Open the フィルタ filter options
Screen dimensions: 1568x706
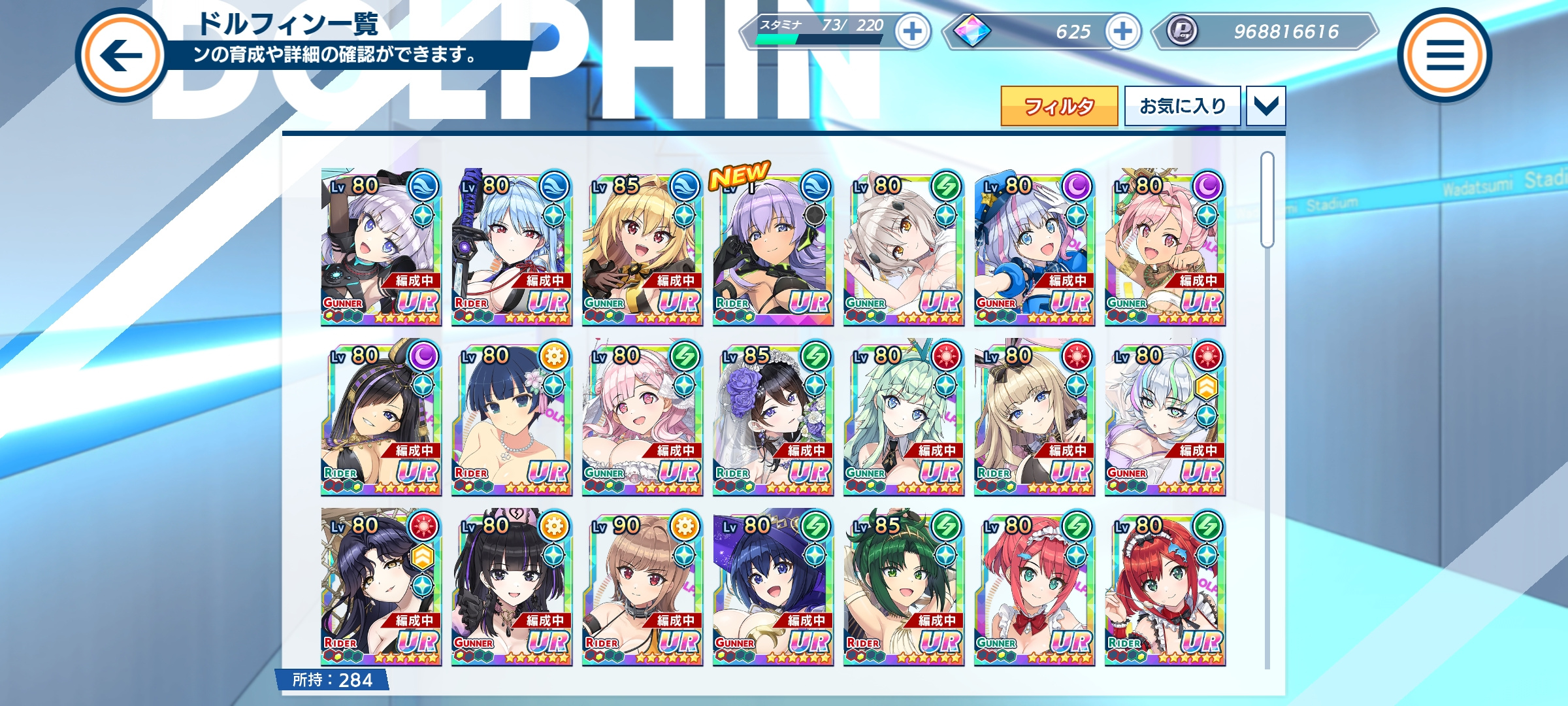[x=1058, y=106]
